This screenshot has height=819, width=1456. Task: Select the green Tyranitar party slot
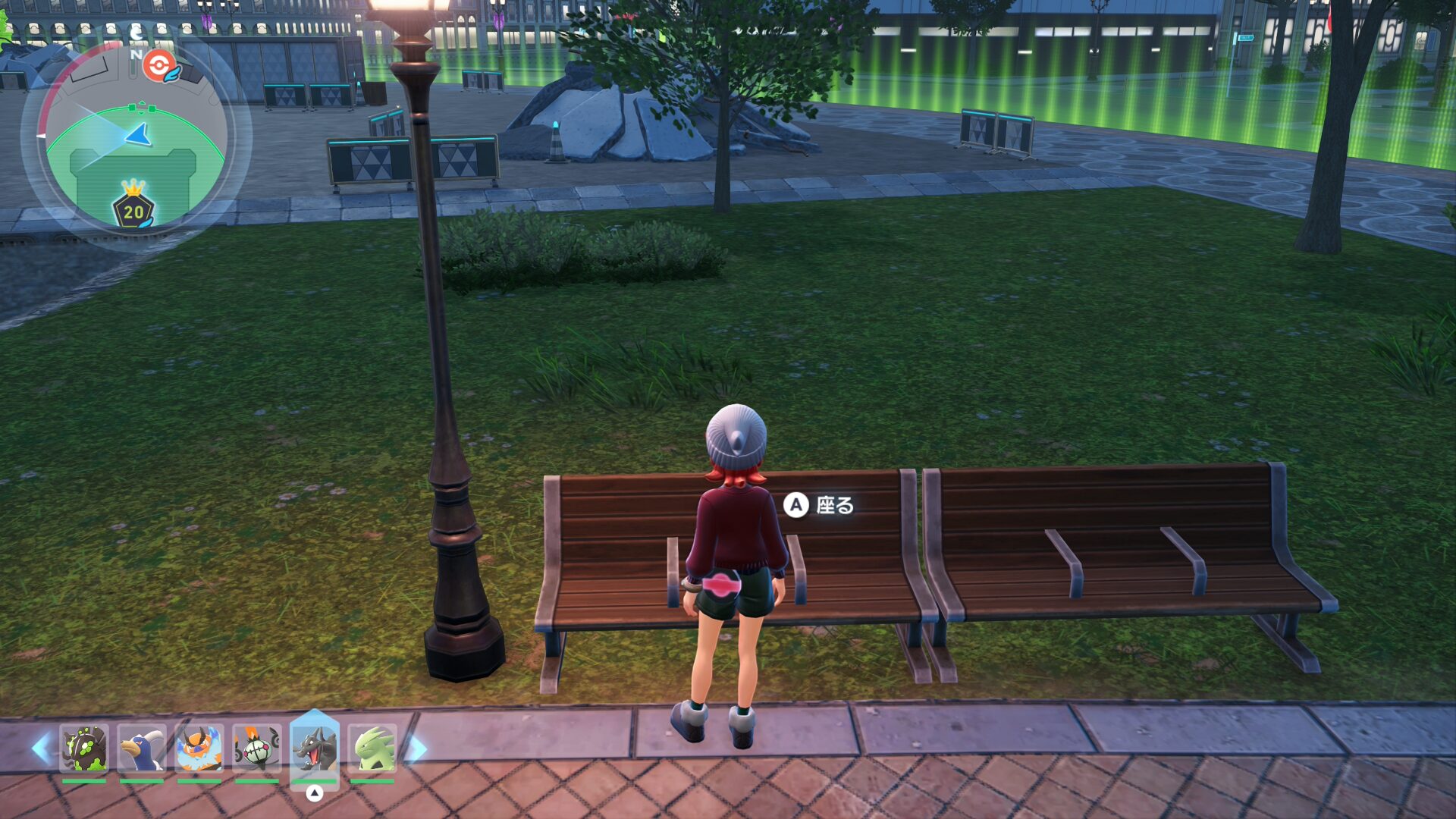click(372, 748)
